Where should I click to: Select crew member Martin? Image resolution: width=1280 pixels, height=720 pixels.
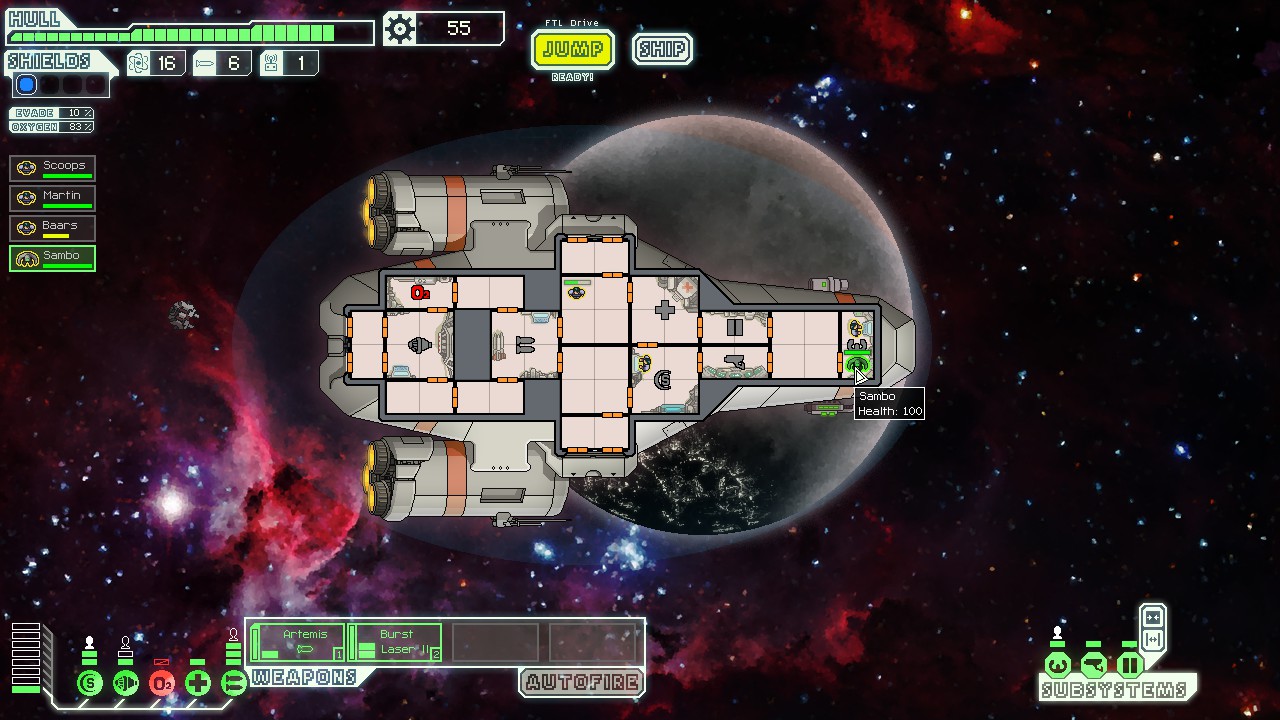(x=53, y=197)
